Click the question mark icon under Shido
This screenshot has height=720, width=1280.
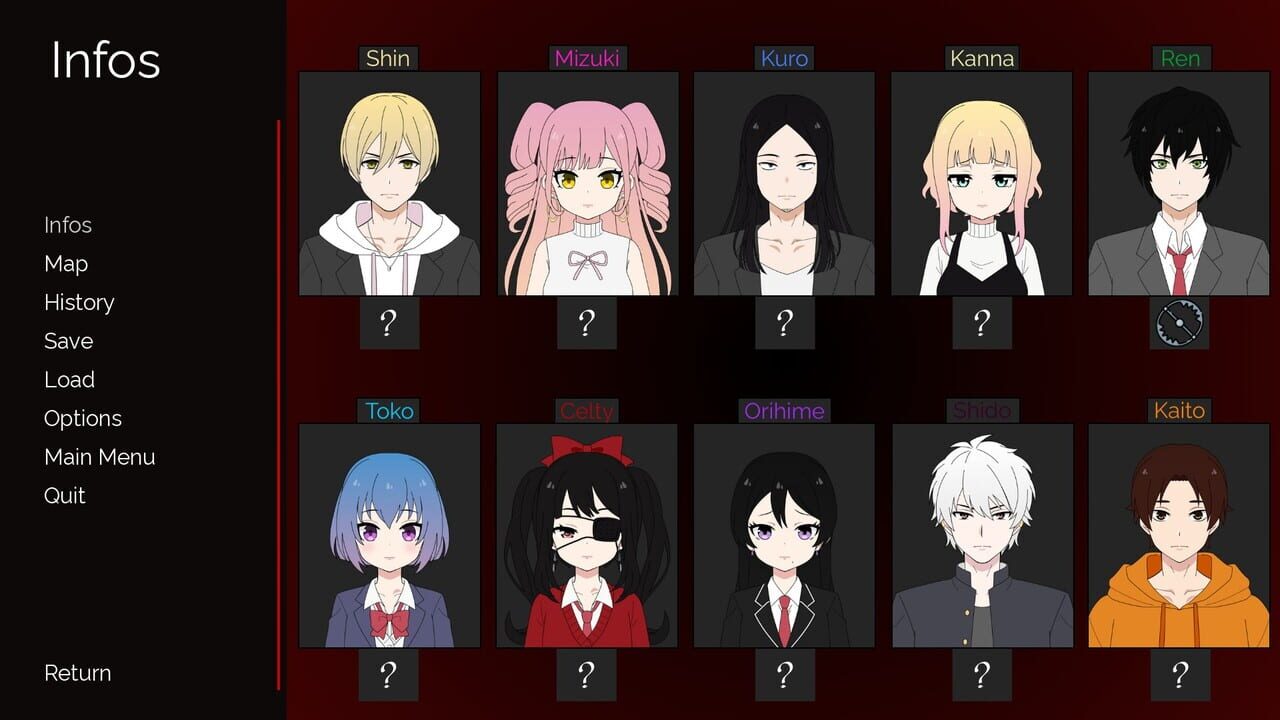982,673
